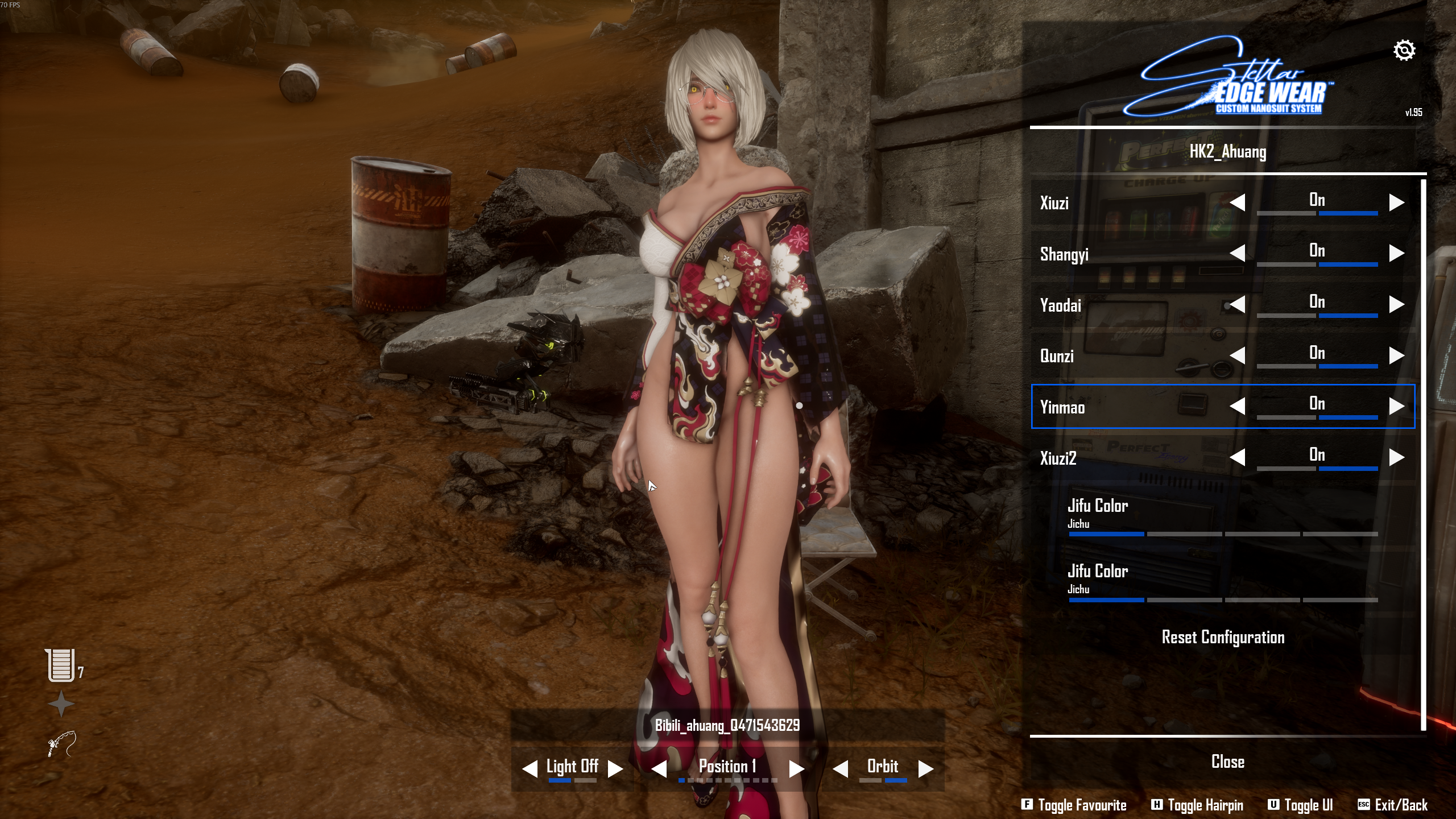The width and height of the screenshot is (1456, 819).
Task: Click the Toggle UI option
Action: [1300, 805]
